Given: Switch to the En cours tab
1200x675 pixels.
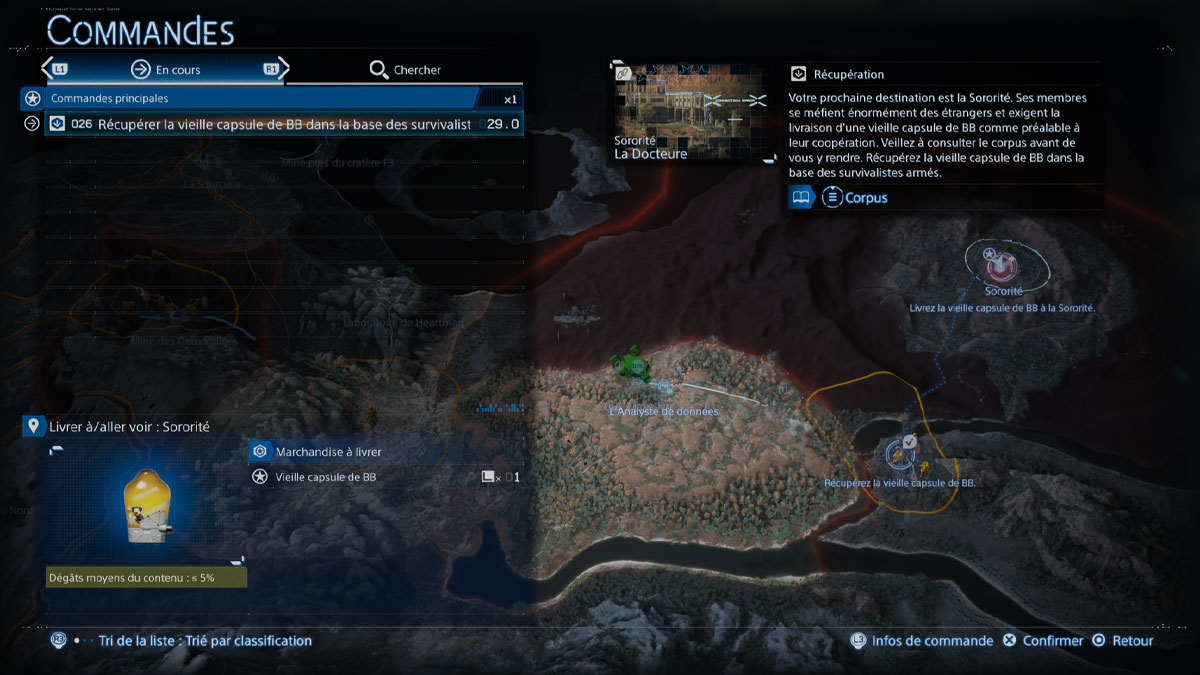Looking at the screenshot, I should click(x=166, y=70).
